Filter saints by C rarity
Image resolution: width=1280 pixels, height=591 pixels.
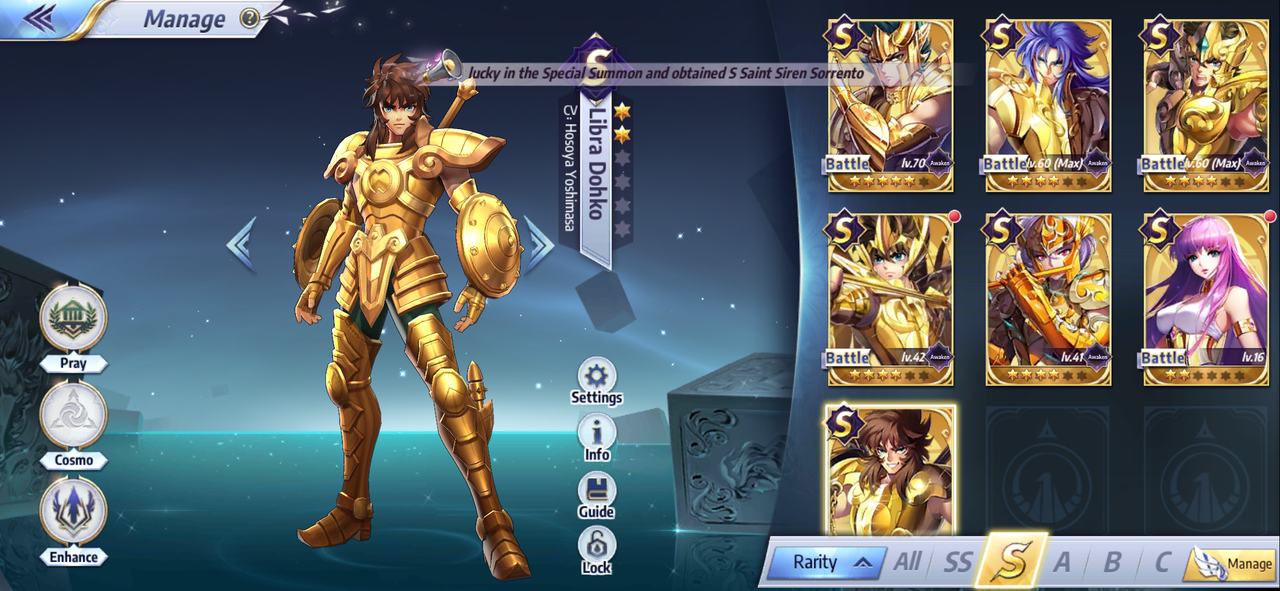(x=1161, y=562)
